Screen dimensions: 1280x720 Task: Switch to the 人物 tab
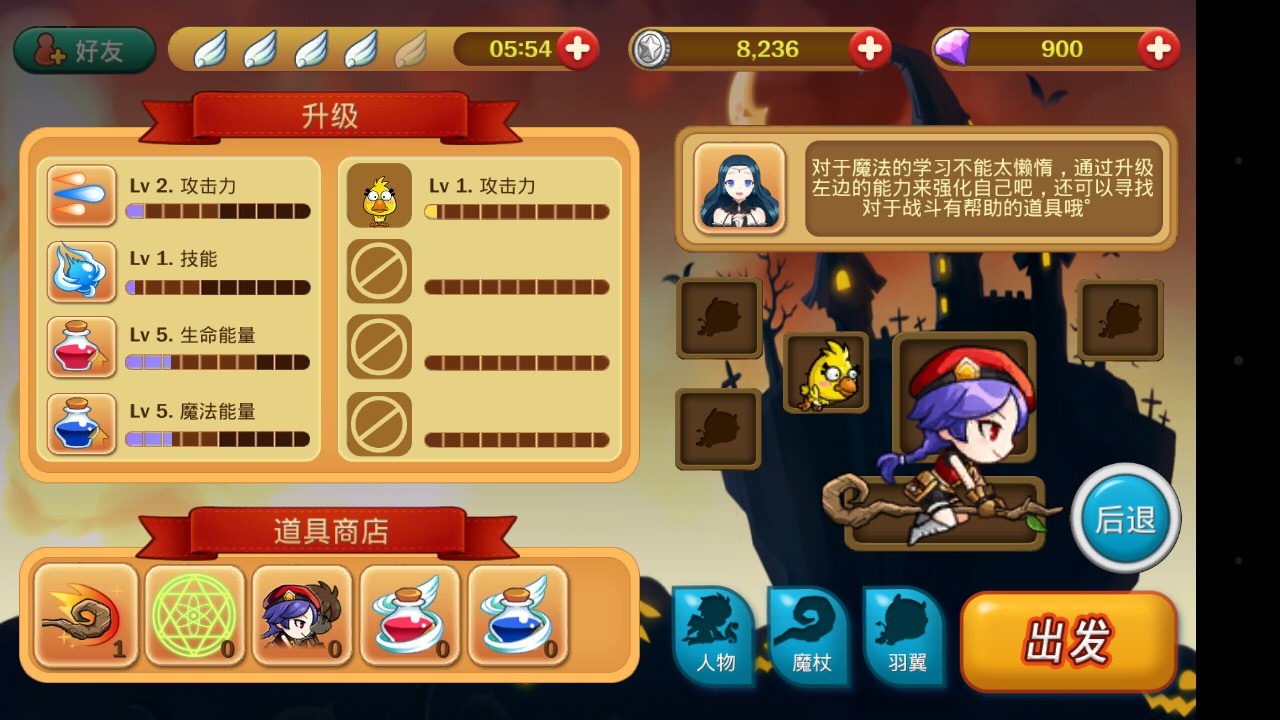click(714, 637)
